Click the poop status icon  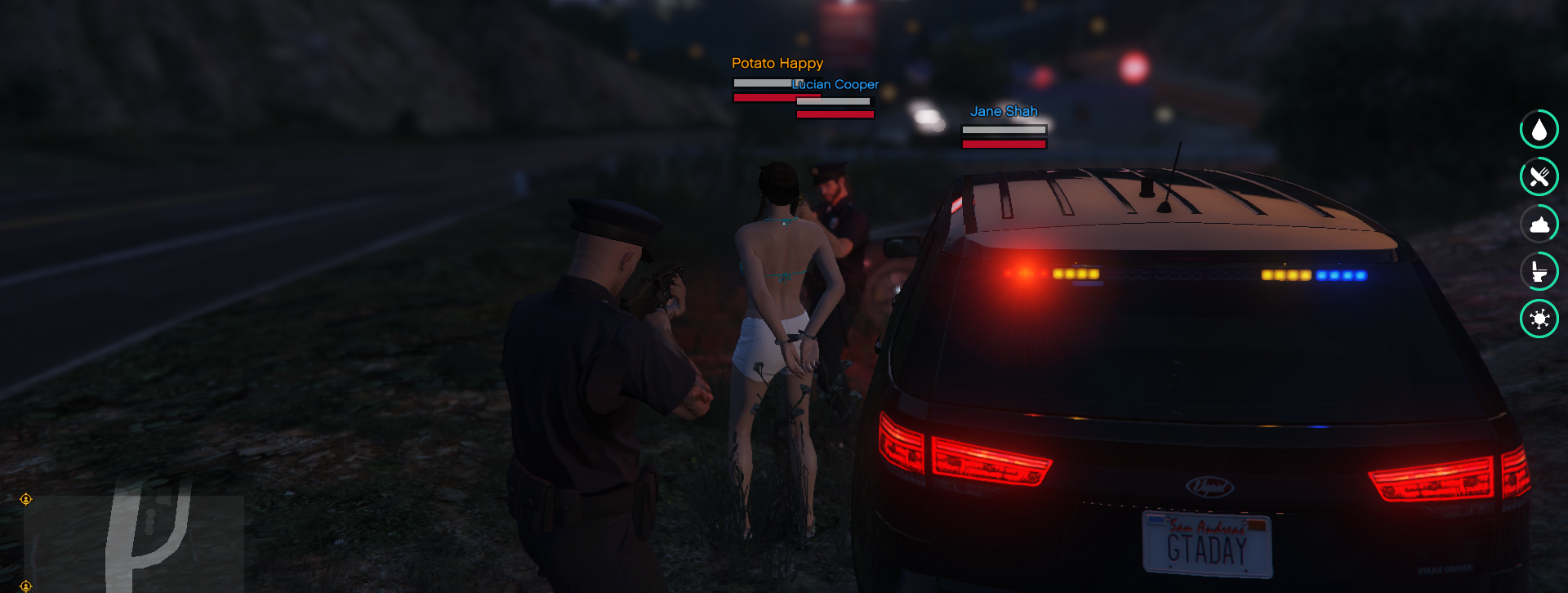1539,224
